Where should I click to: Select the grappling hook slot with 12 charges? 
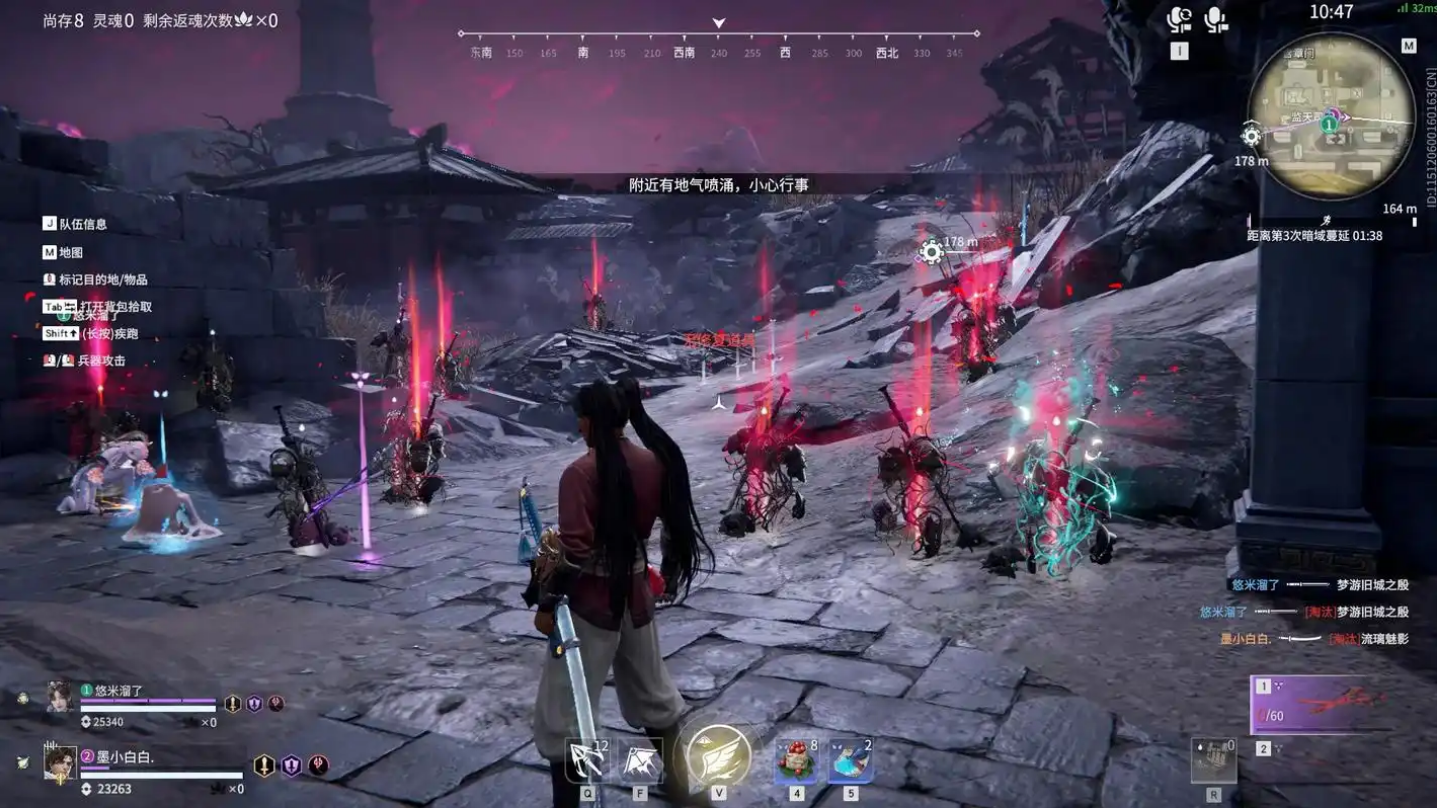point(587,761)
